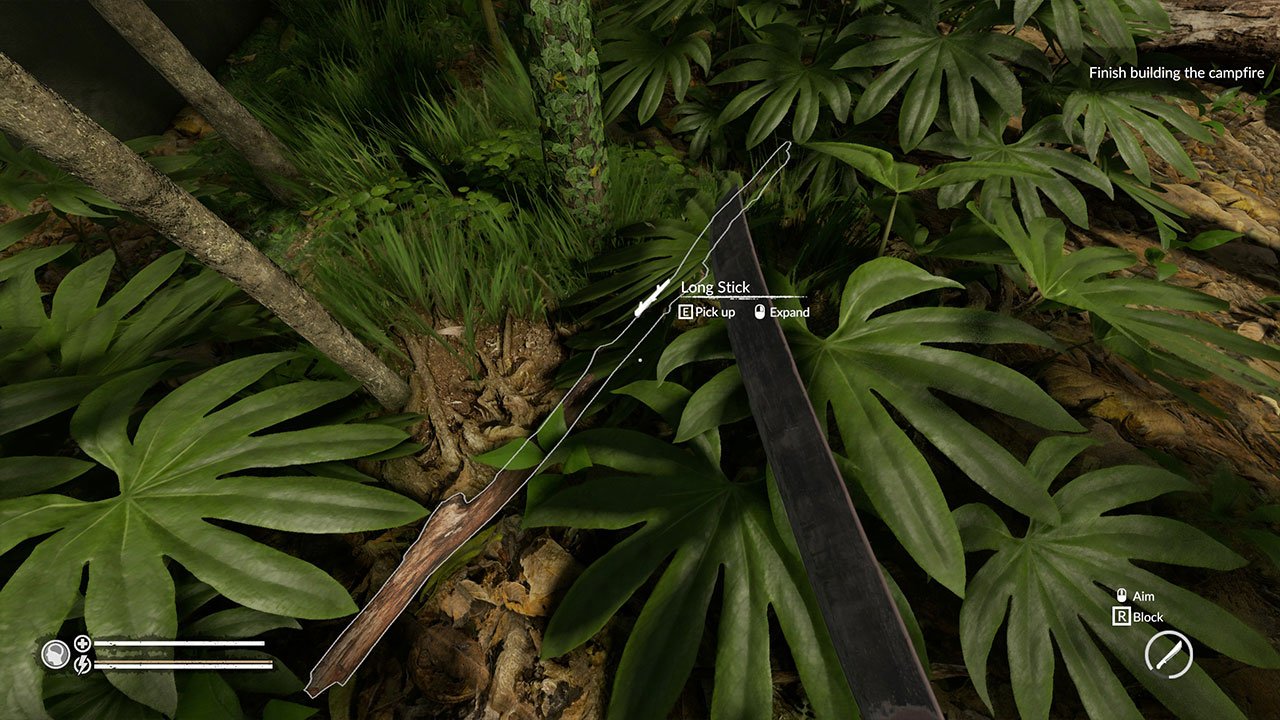Image resolution: width=1280 pixels, height=720 pixels.
Task: Toggle Aim mode via the Aim prompt
Action: pyautogui.click(x=1141, y=596)
